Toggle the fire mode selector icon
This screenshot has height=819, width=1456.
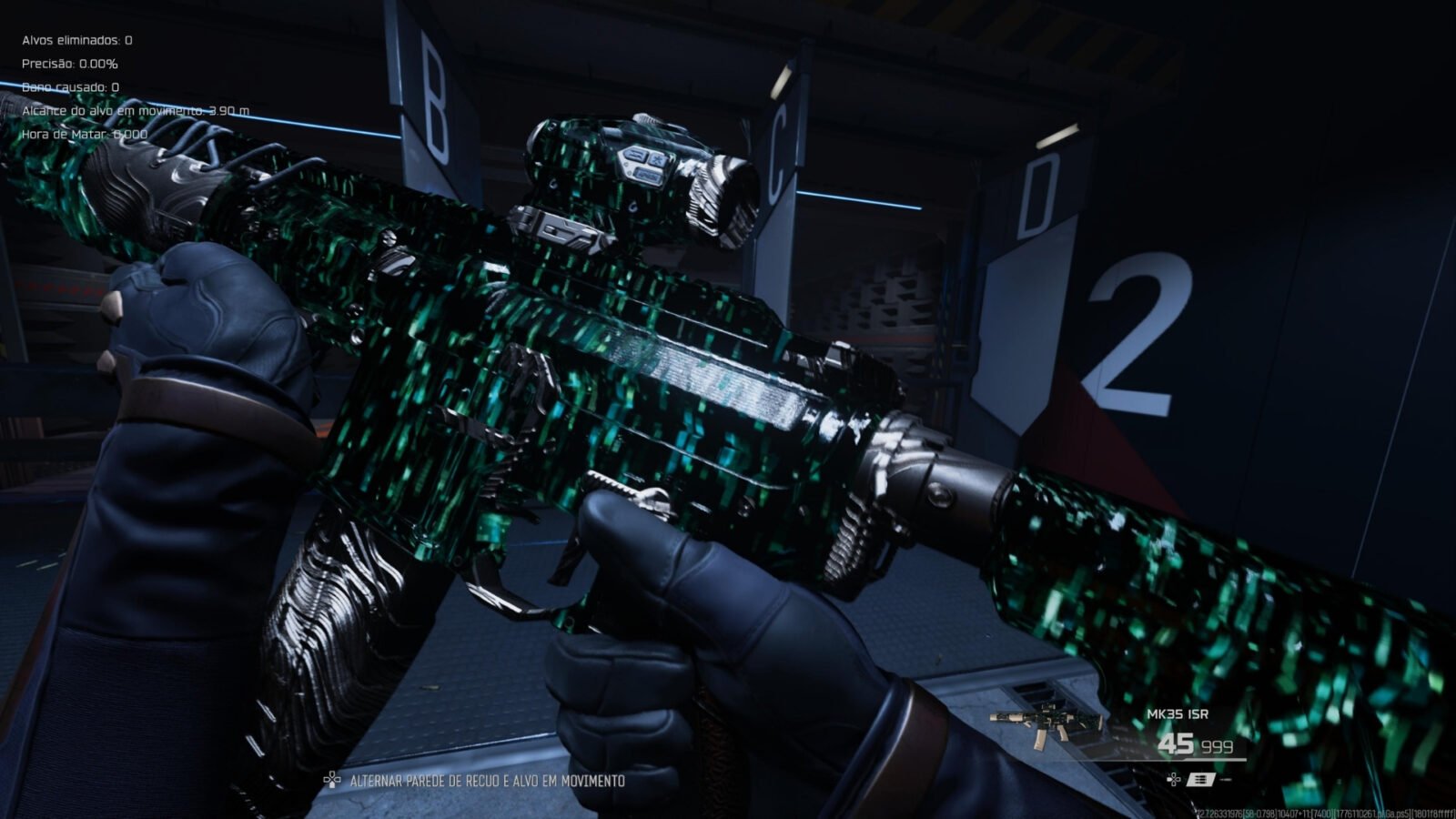1202,779
